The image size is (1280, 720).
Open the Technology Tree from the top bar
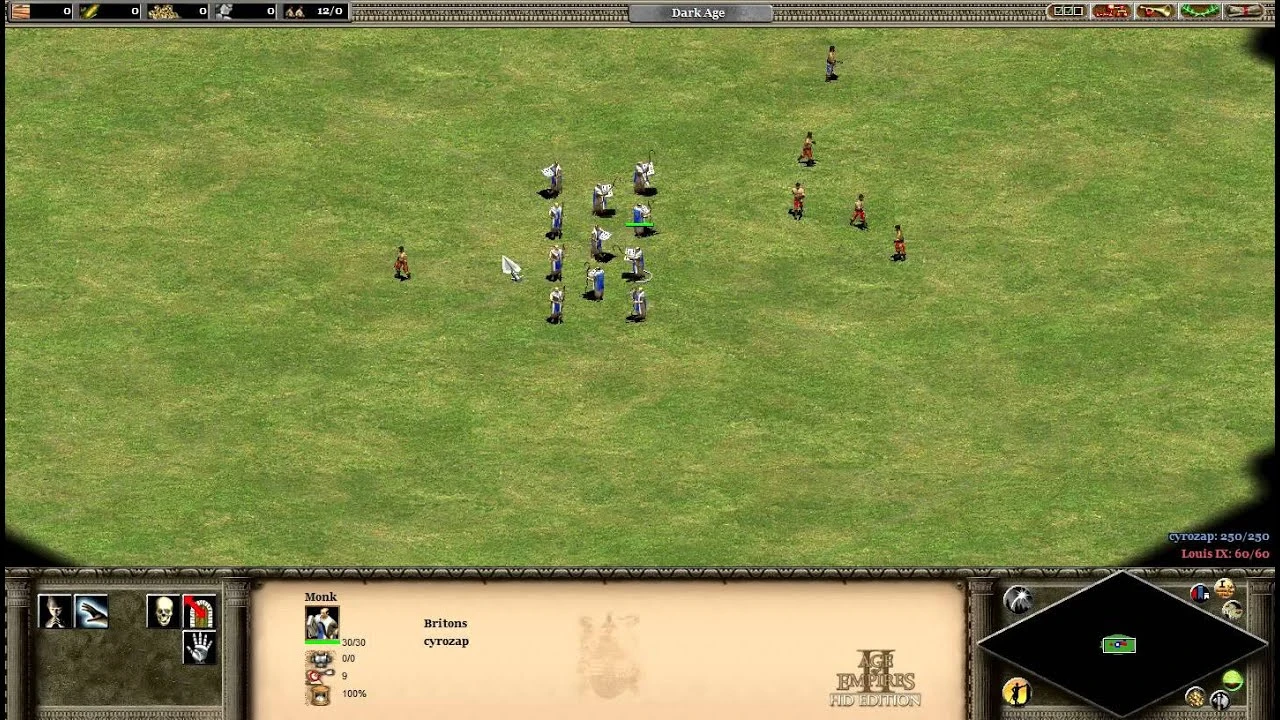point(1110,11)
